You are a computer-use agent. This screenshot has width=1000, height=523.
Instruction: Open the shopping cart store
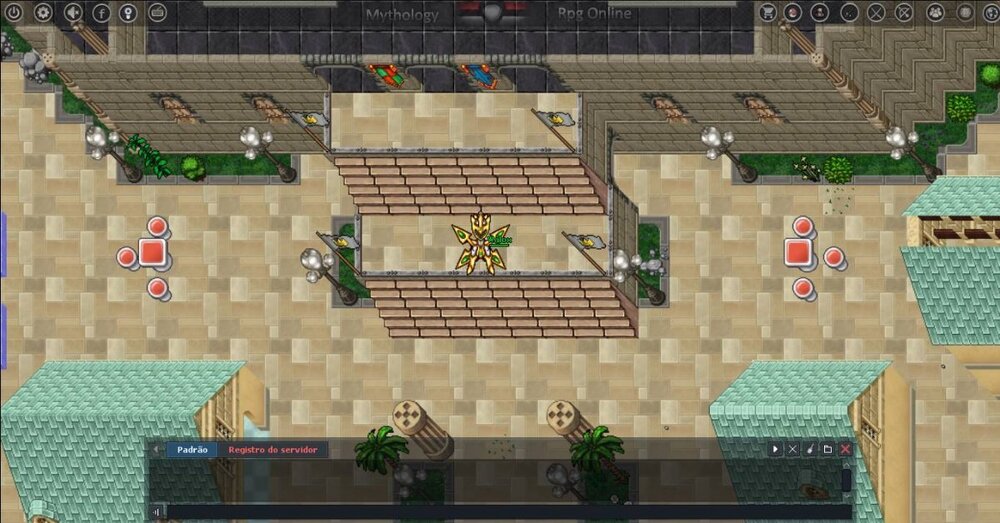pos(767,13)
